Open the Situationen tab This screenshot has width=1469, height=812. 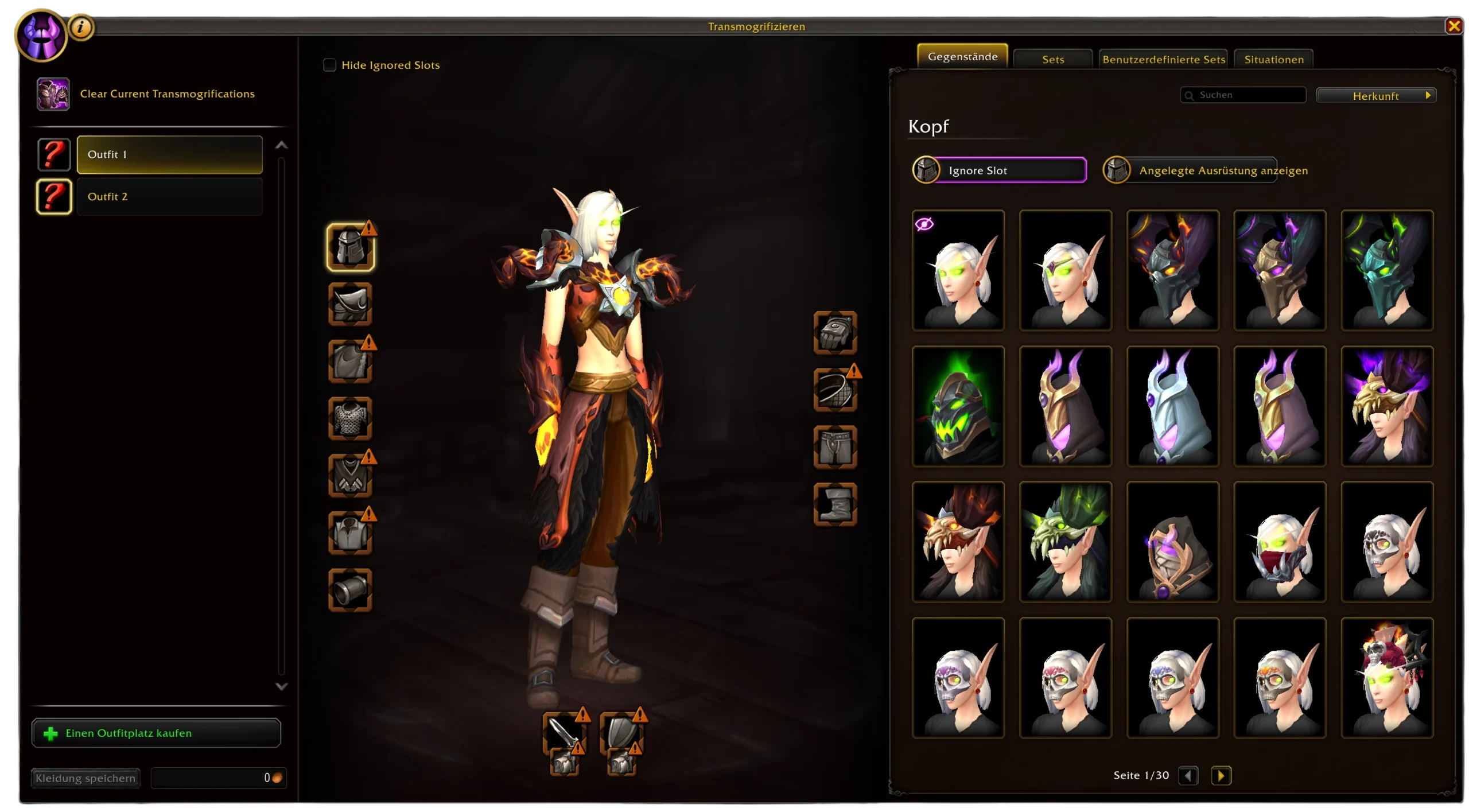tap(1273, 59)
